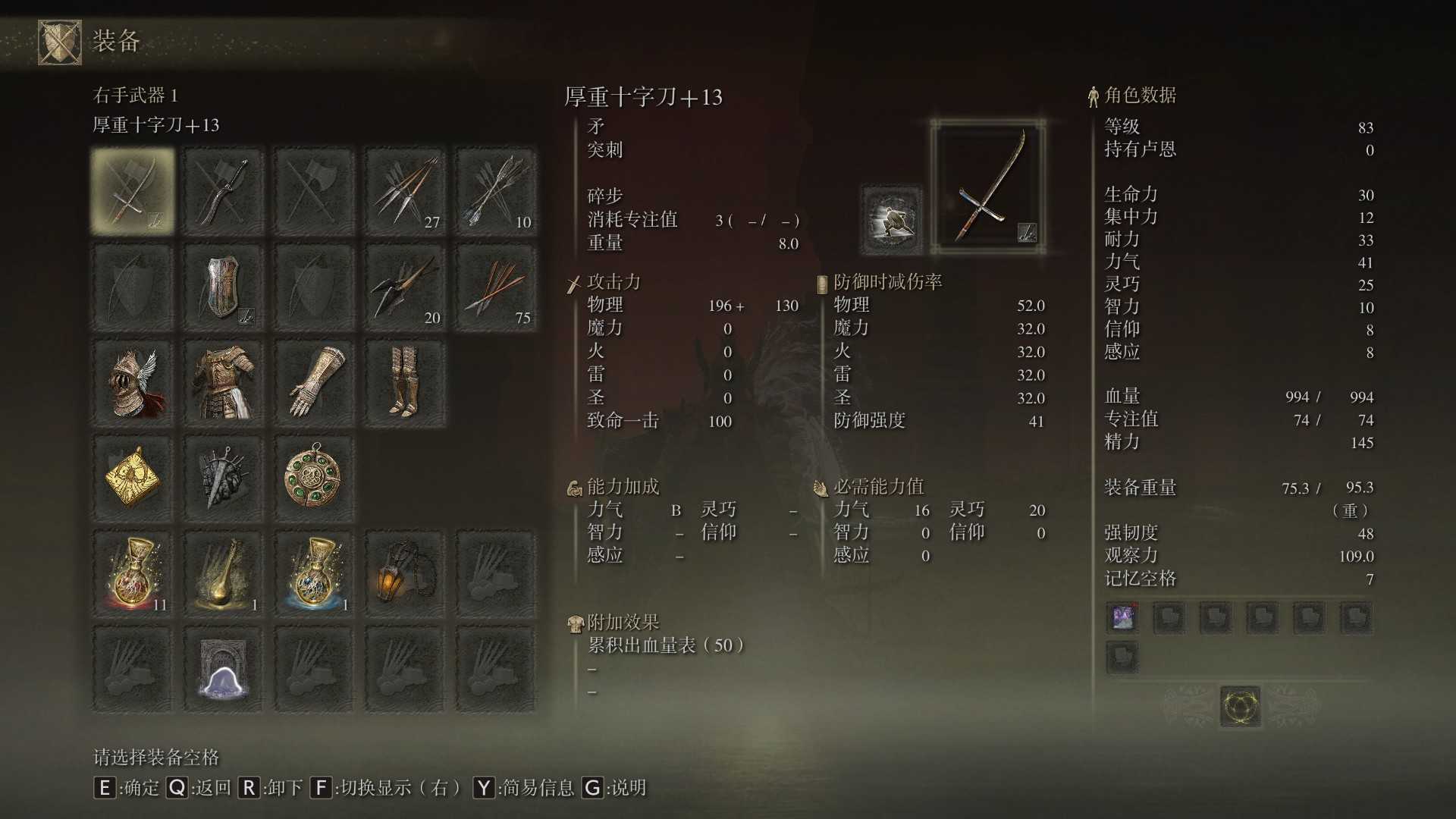Open the spirit ash summon slot
Viewport: 1456px width, 819px height.
(223, 670)
